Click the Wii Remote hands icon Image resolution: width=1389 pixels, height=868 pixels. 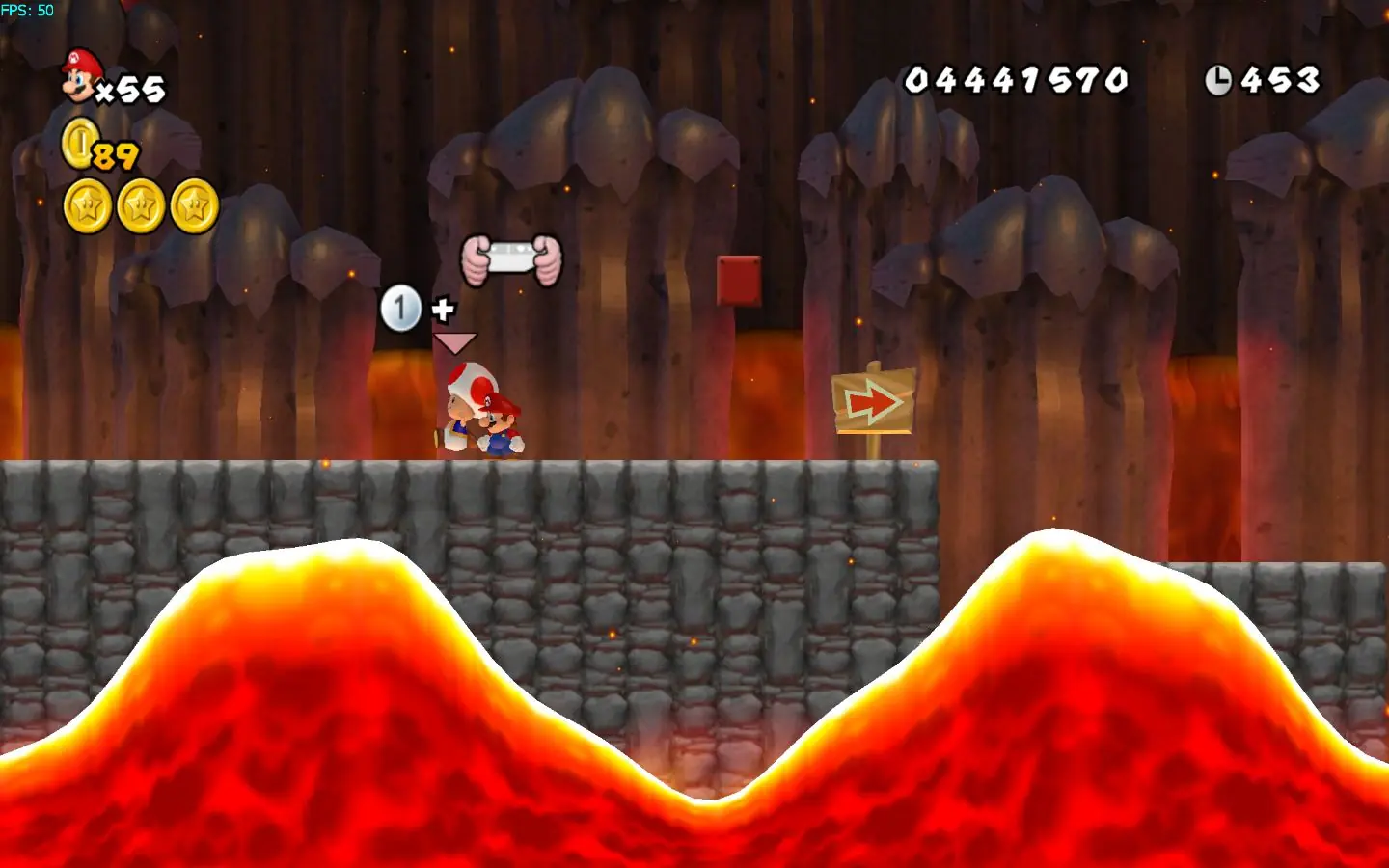tap(513, 258)
